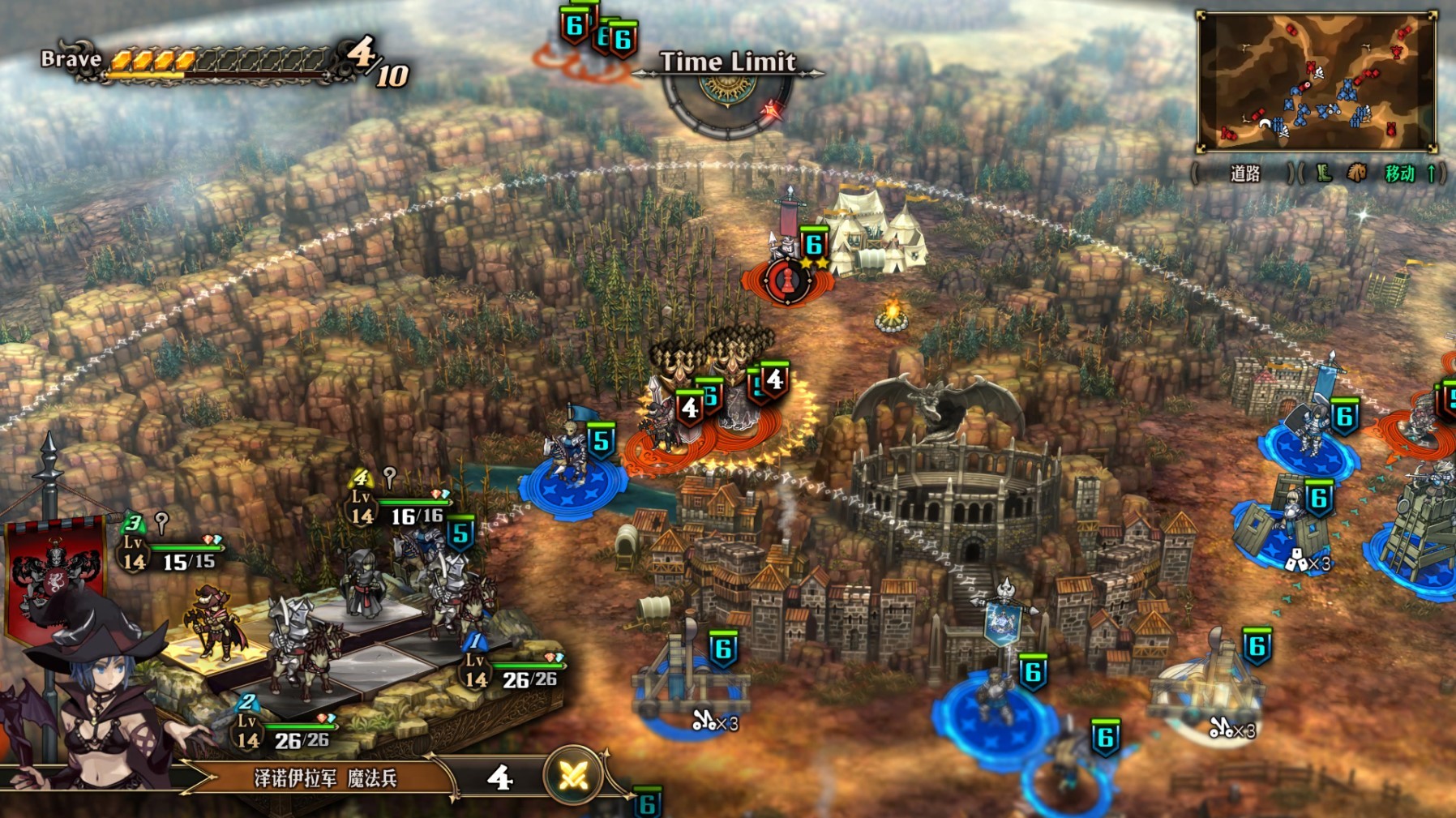Screen dimensions: 1456x818
Task: Click the crossed swords attack icon
Action: click(573, 777)
